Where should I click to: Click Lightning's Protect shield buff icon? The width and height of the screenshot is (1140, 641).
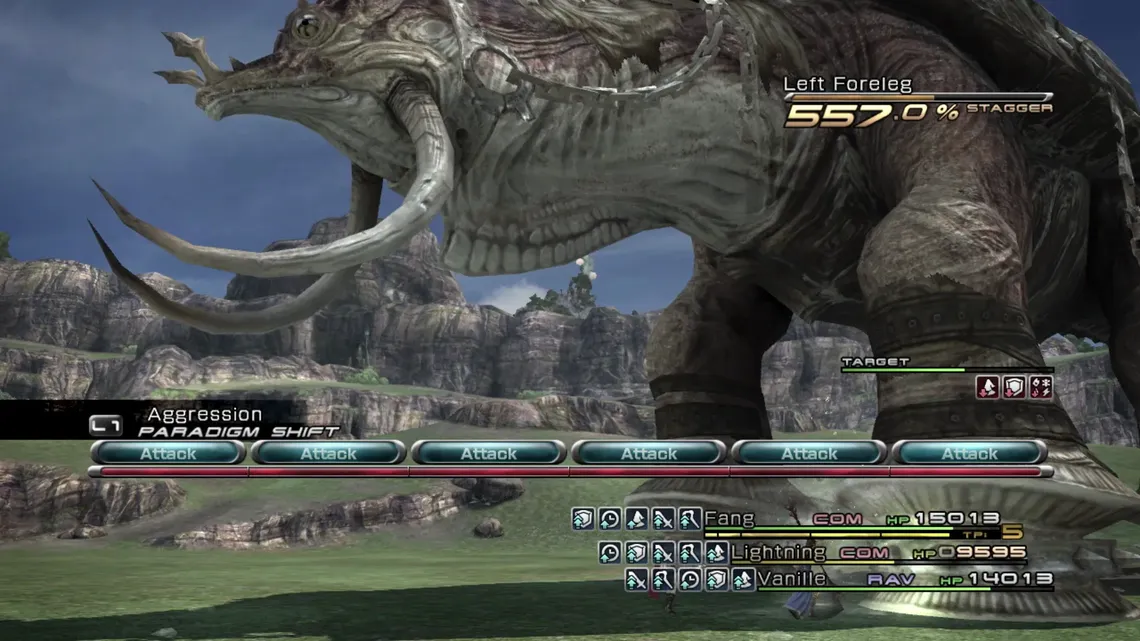click(x=636, y=552)
